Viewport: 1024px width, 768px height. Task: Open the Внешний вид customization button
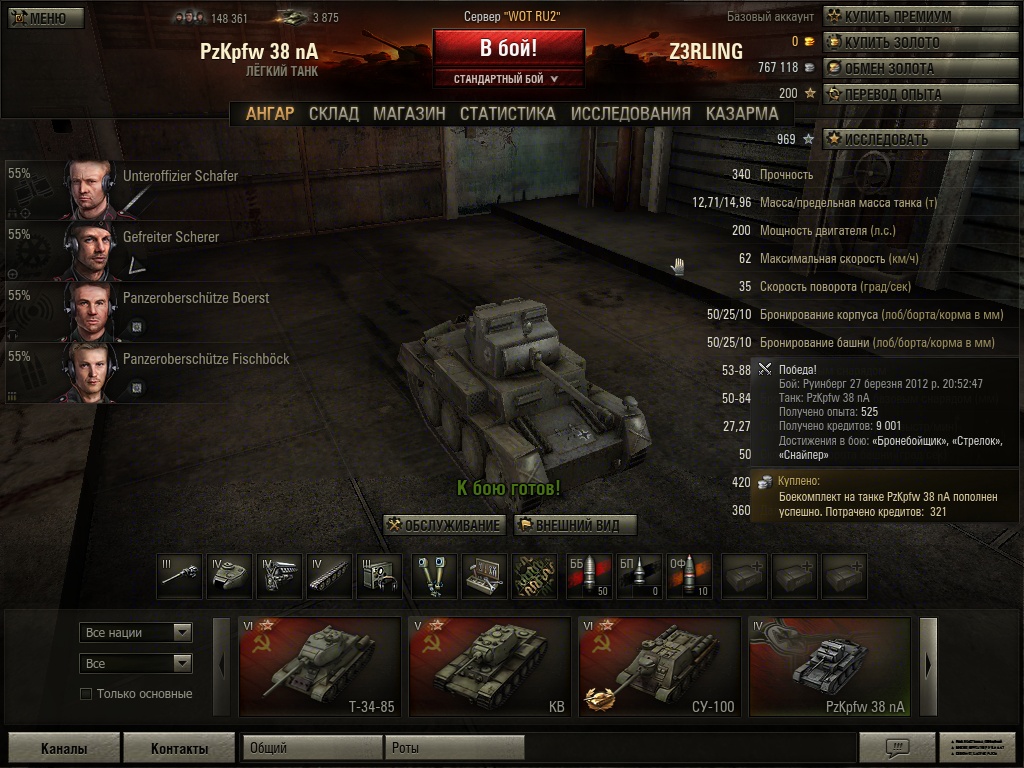[575, 525]
